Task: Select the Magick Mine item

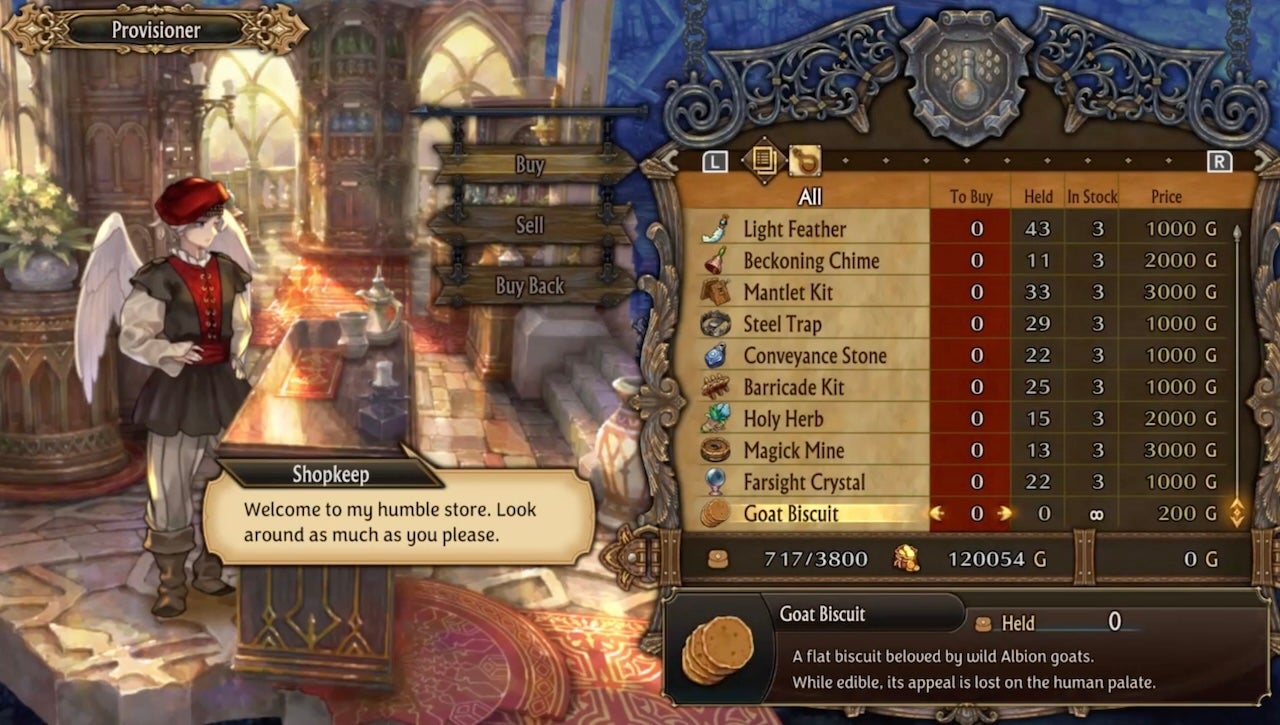Action: coord(794,451)
